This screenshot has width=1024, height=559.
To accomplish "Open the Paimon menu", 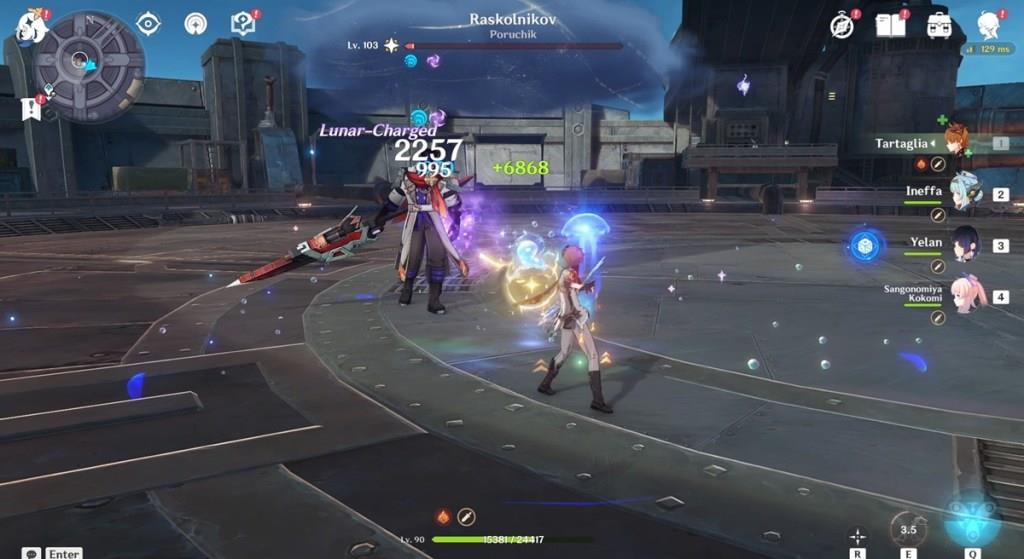I will coord(30,26).
